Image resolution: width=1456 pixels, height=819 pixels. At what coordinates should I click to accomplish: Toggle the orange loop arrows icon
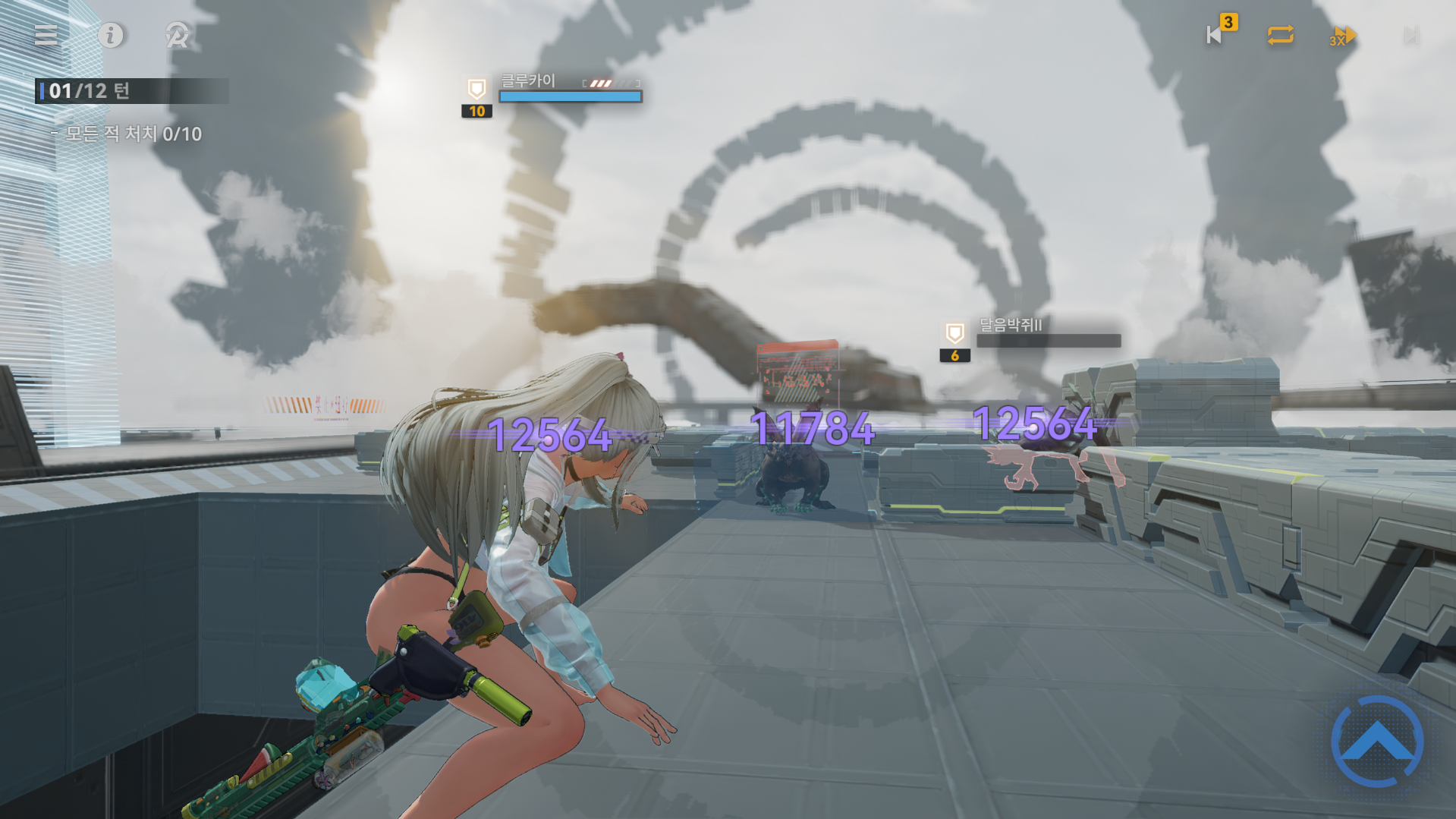point(1280,35)
